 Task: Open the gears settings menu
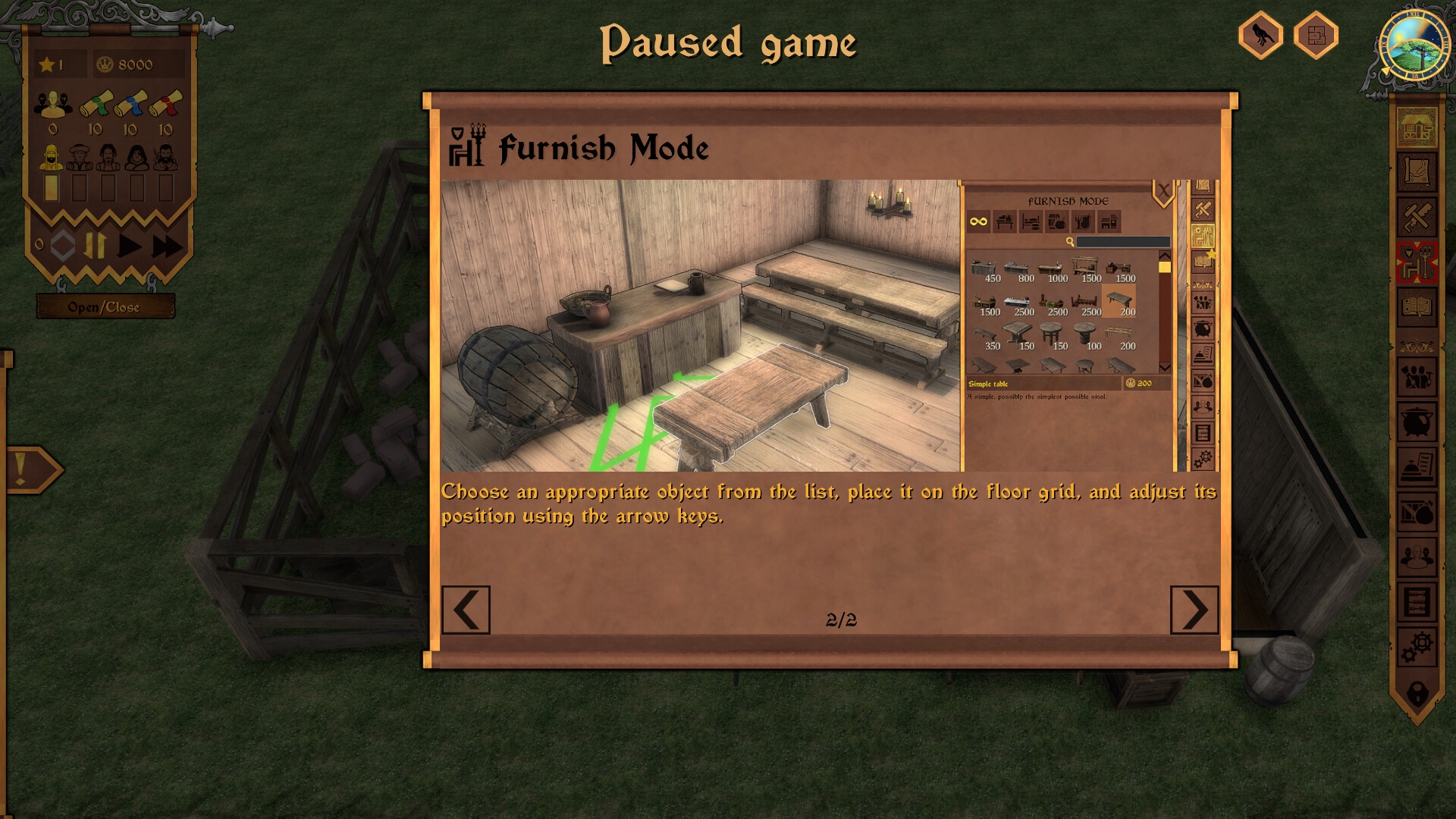click(1417, 647)
